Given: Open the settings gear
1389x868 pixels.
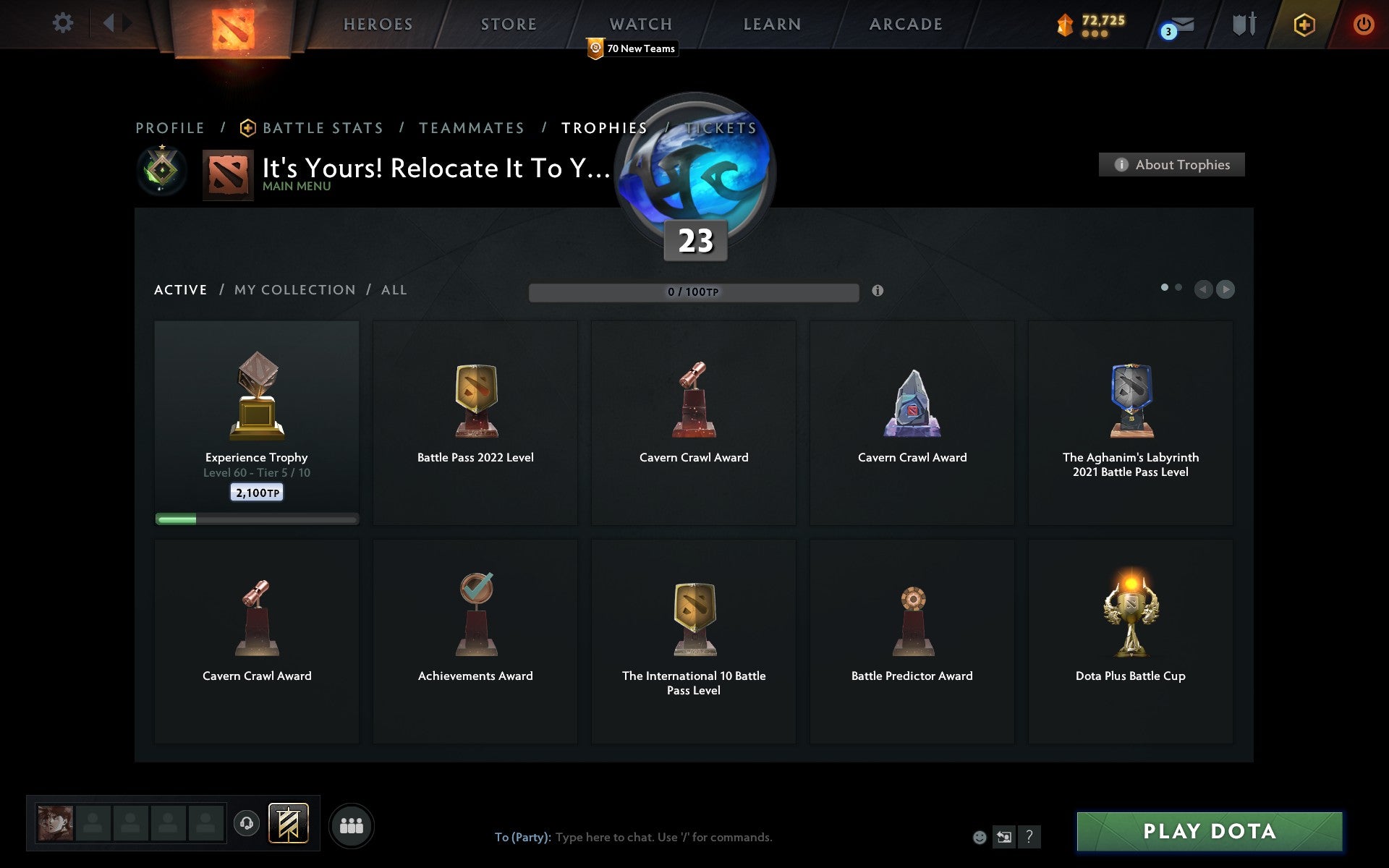Looking at the screenshot, I should coord(64,22).
